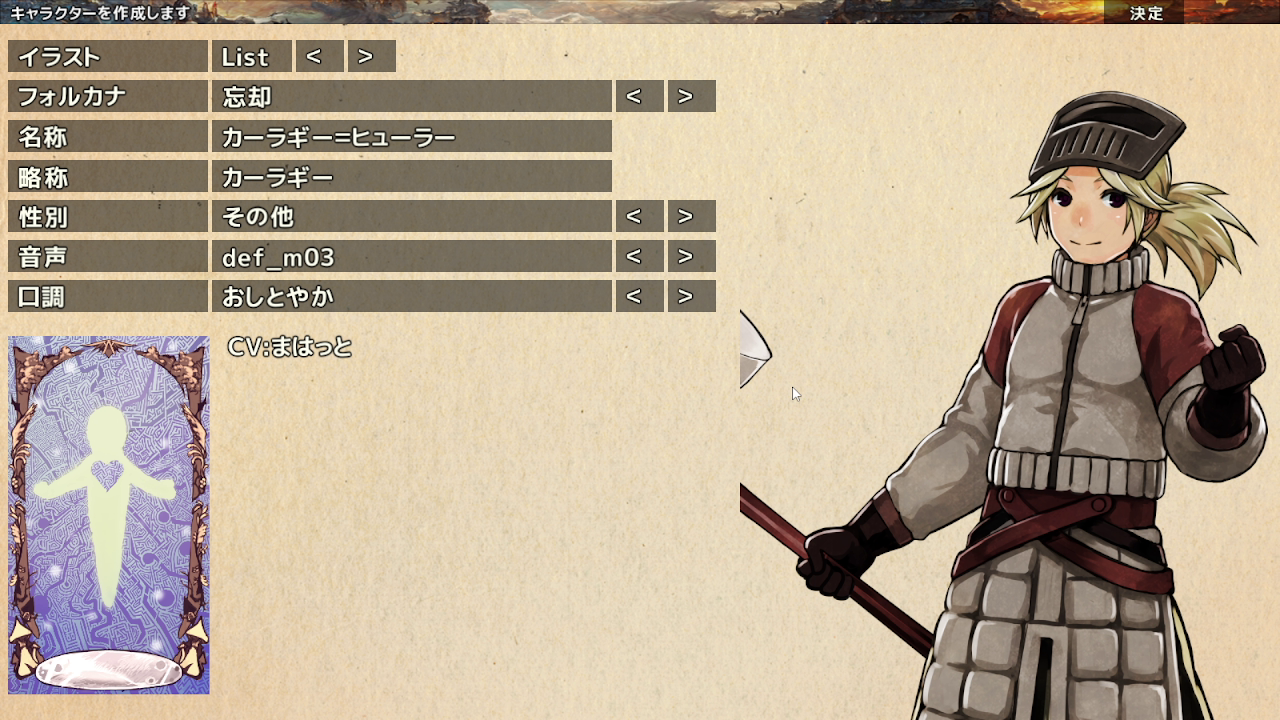Edit the 名称 name field
This screenshot has height=720, width=1280.
411,137
